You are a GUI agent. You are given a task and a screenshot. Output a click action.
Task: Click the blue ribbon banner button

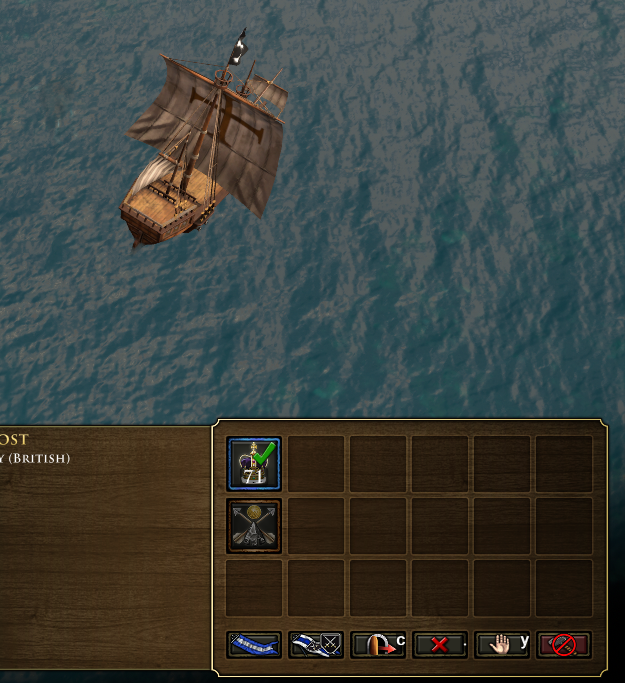coord(254,645)
